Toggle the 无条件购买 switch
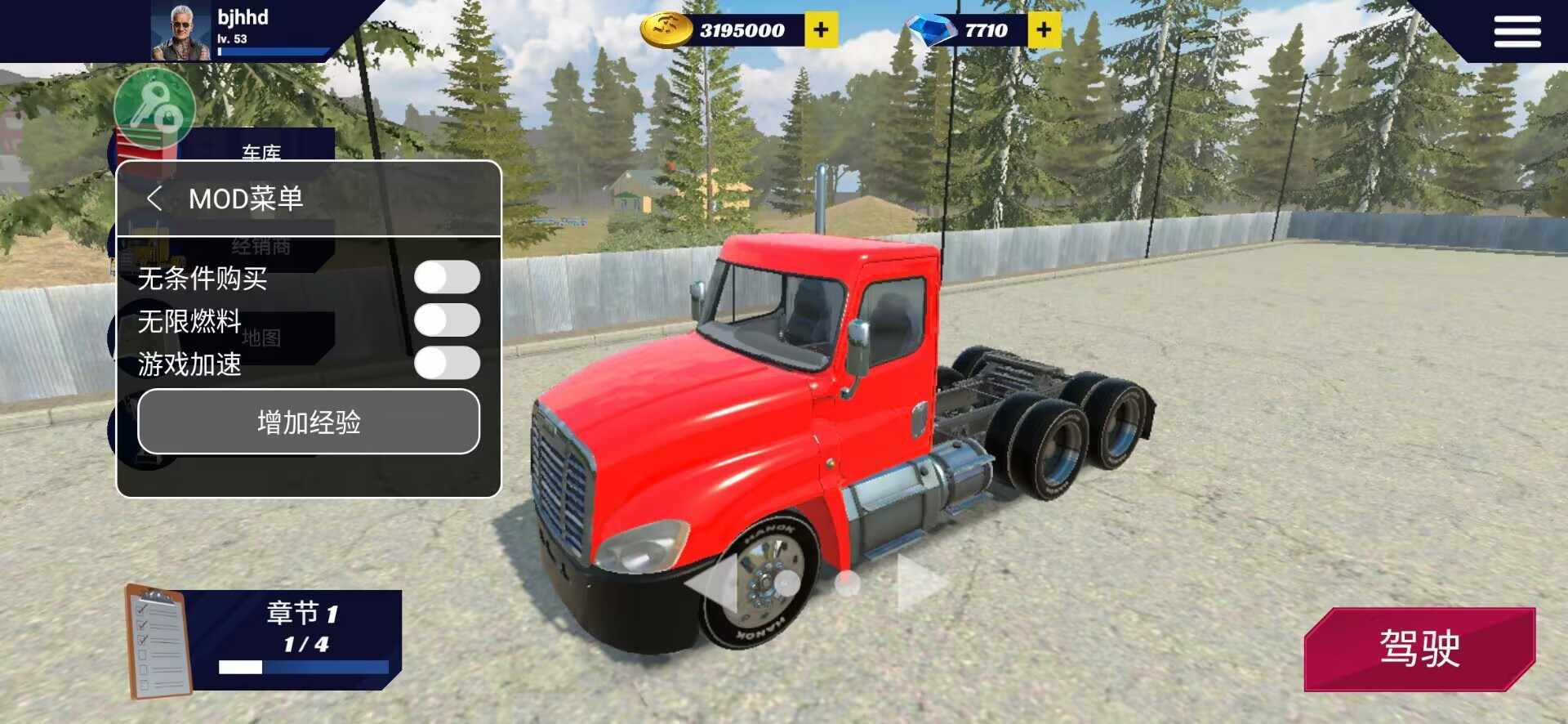 tap(446, 278)
